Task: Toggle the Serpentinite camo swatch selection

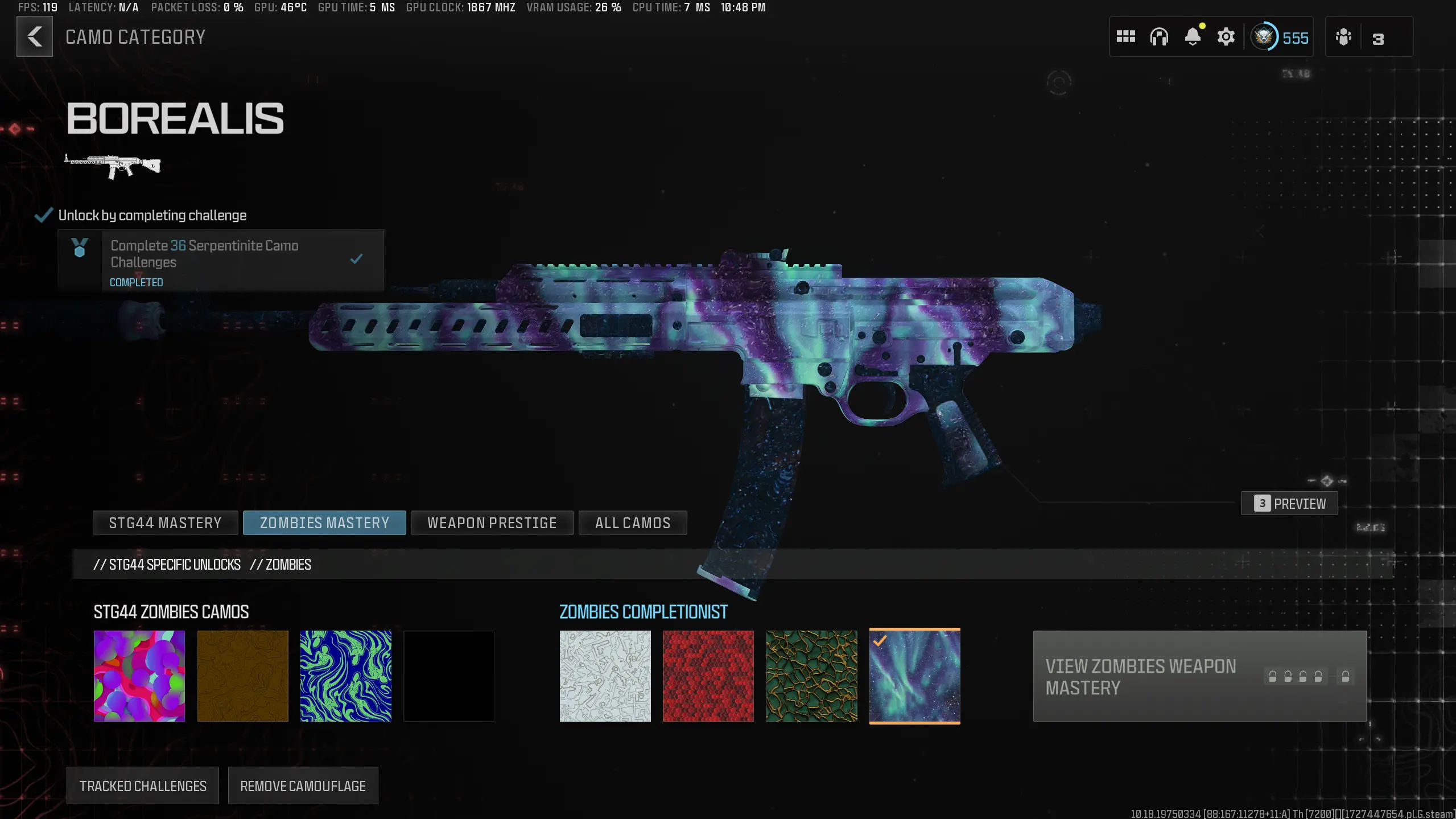Action: 811,676
